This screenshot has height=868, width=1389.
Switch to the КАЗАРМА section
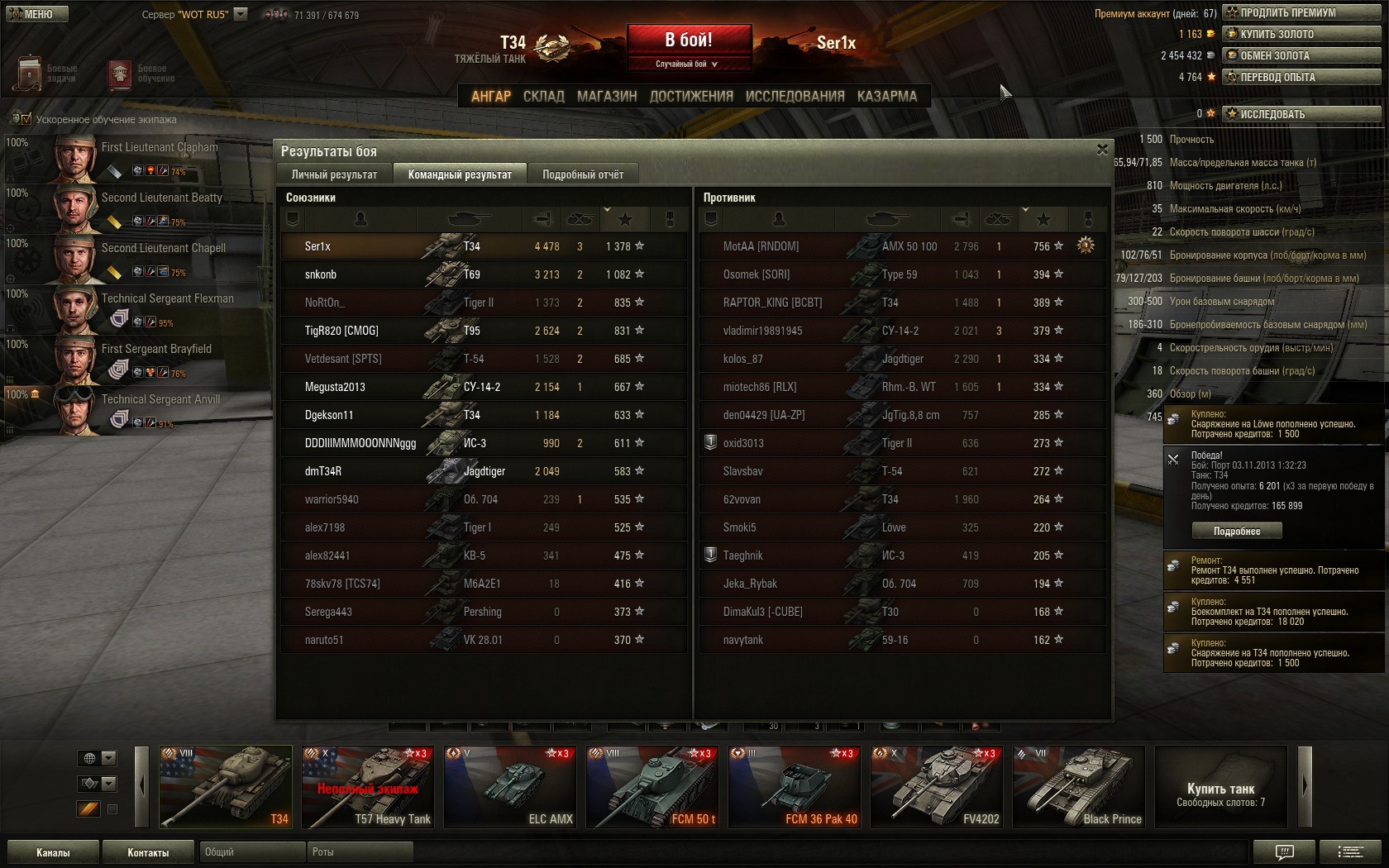tap(886, 97)
